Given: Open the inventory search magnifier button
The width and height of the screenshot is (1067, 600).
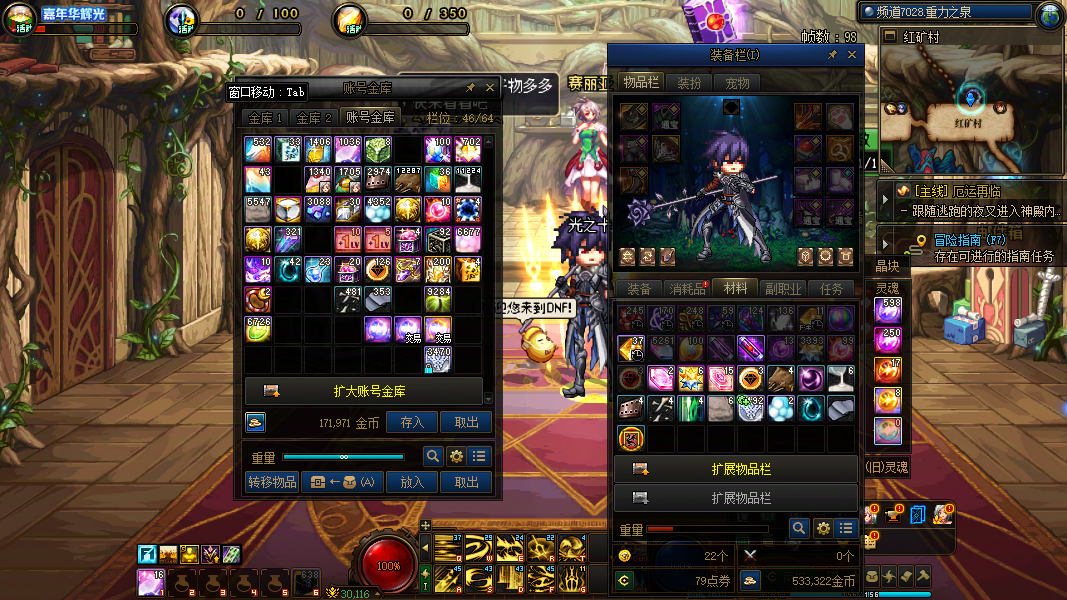Looking at the screenshot, I should coord(799,528).
